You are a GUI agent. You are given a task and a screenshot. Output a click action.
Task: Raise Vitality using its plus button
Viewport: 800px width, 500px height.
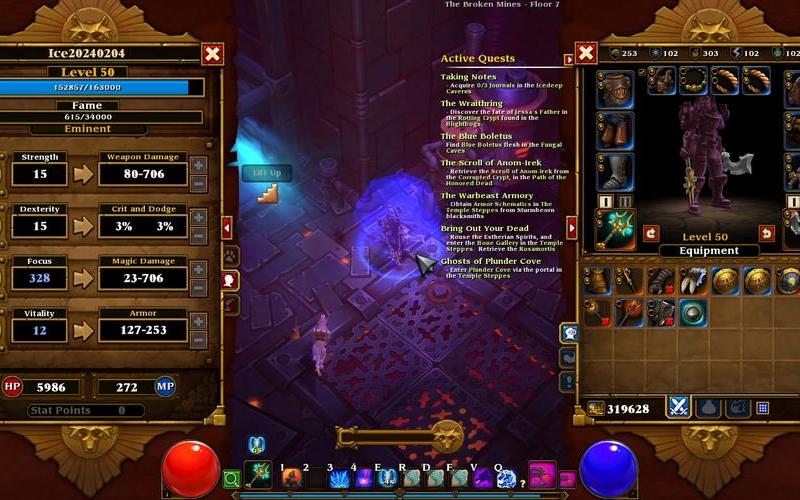click(198, 321)
